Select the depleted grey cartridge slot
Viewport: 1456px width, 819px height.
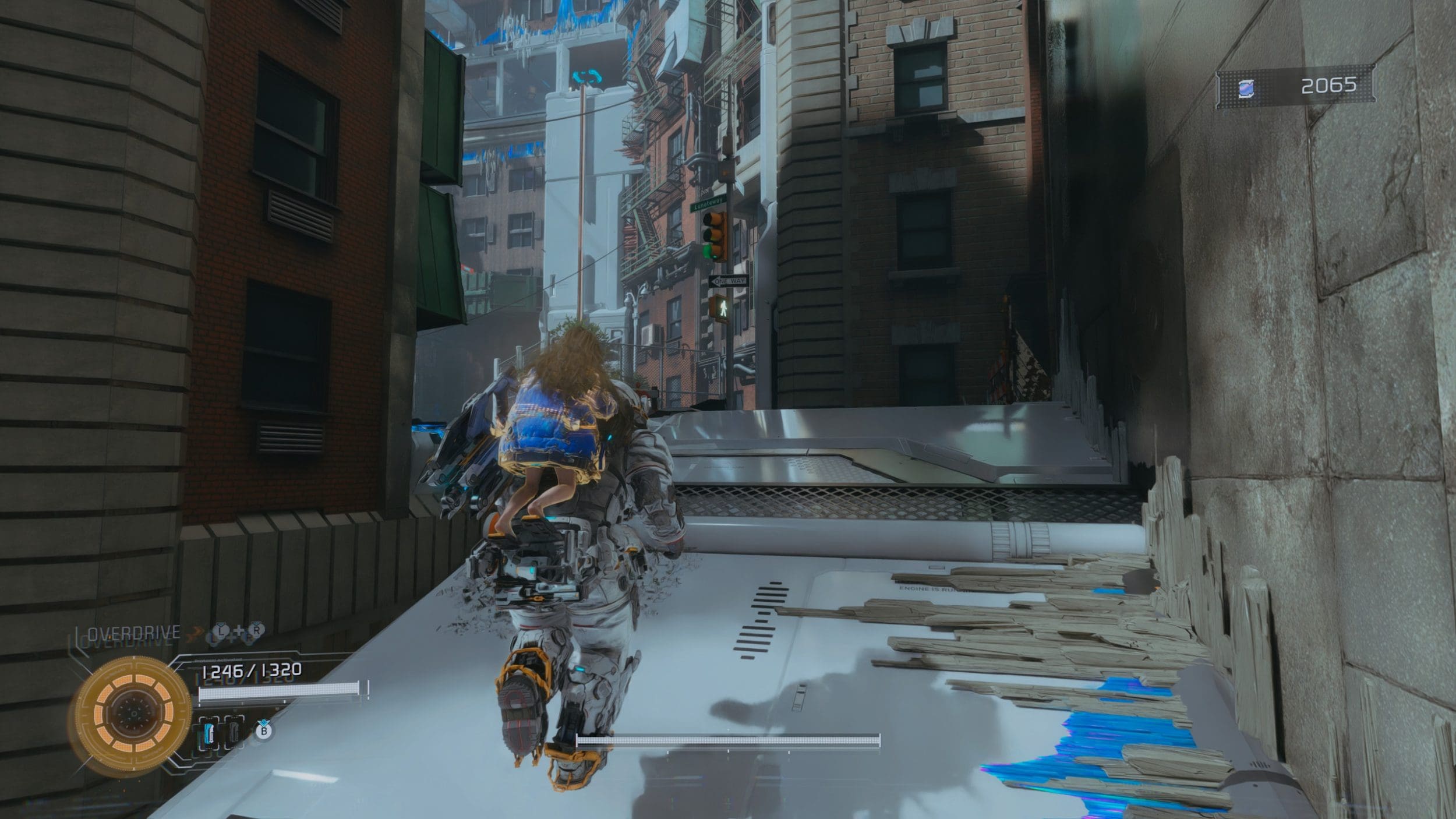pos(234,732)
